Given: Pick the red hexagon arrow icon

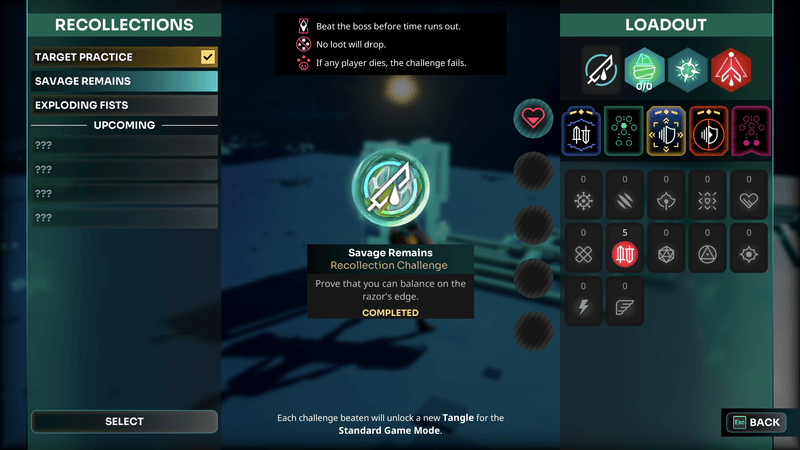Looking at the screenshot, I should pyautogui.click(x=730, y=69).
